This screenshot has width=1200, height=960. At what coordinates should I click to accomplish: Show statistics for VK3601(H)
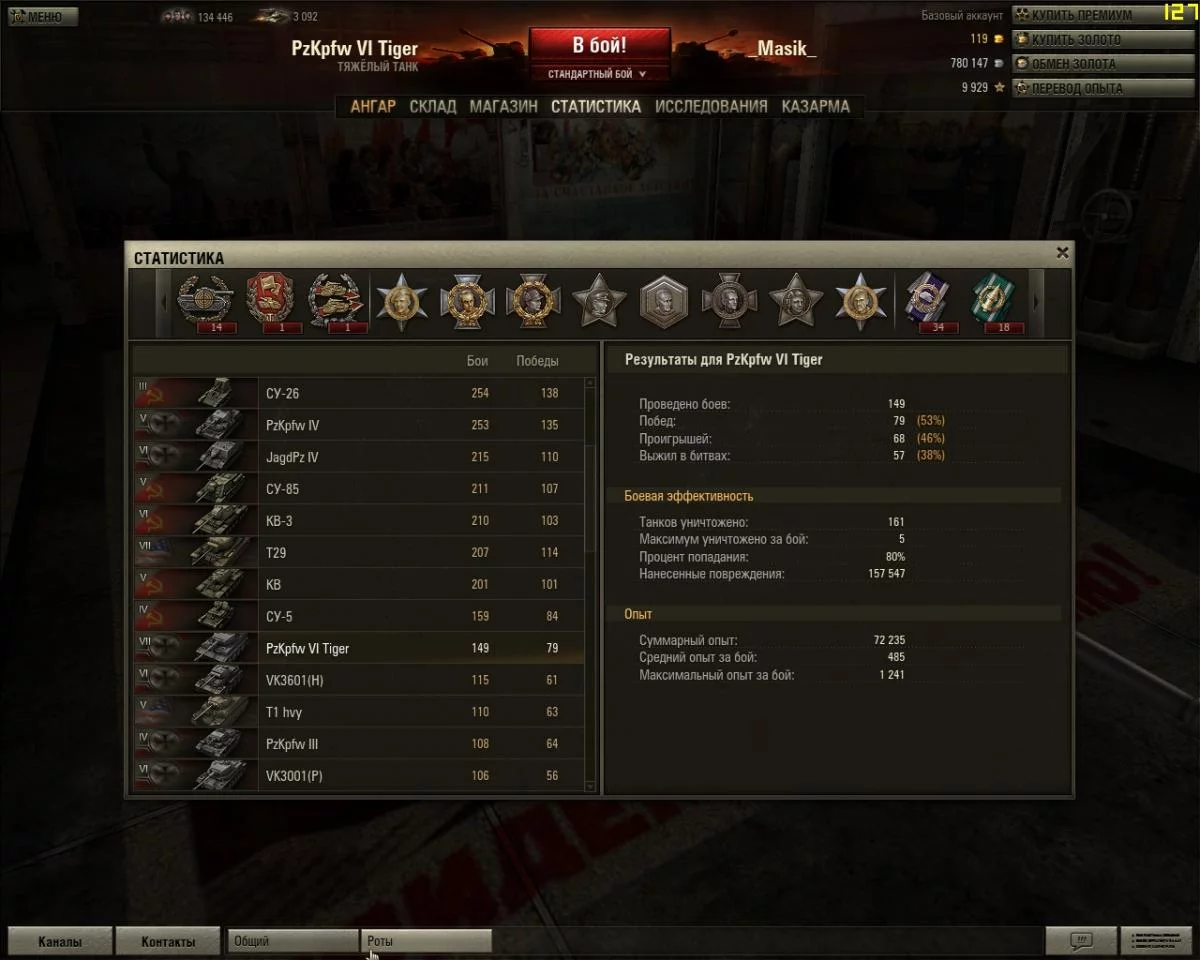[x=359, y=680]
